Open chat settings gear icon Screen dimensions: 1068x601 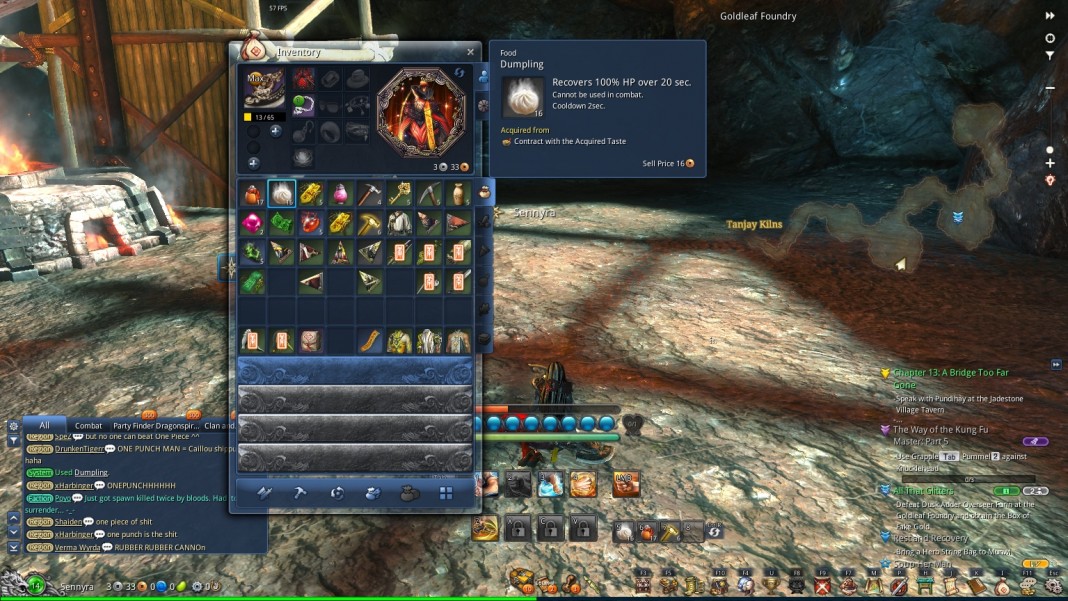click(13, 425)
